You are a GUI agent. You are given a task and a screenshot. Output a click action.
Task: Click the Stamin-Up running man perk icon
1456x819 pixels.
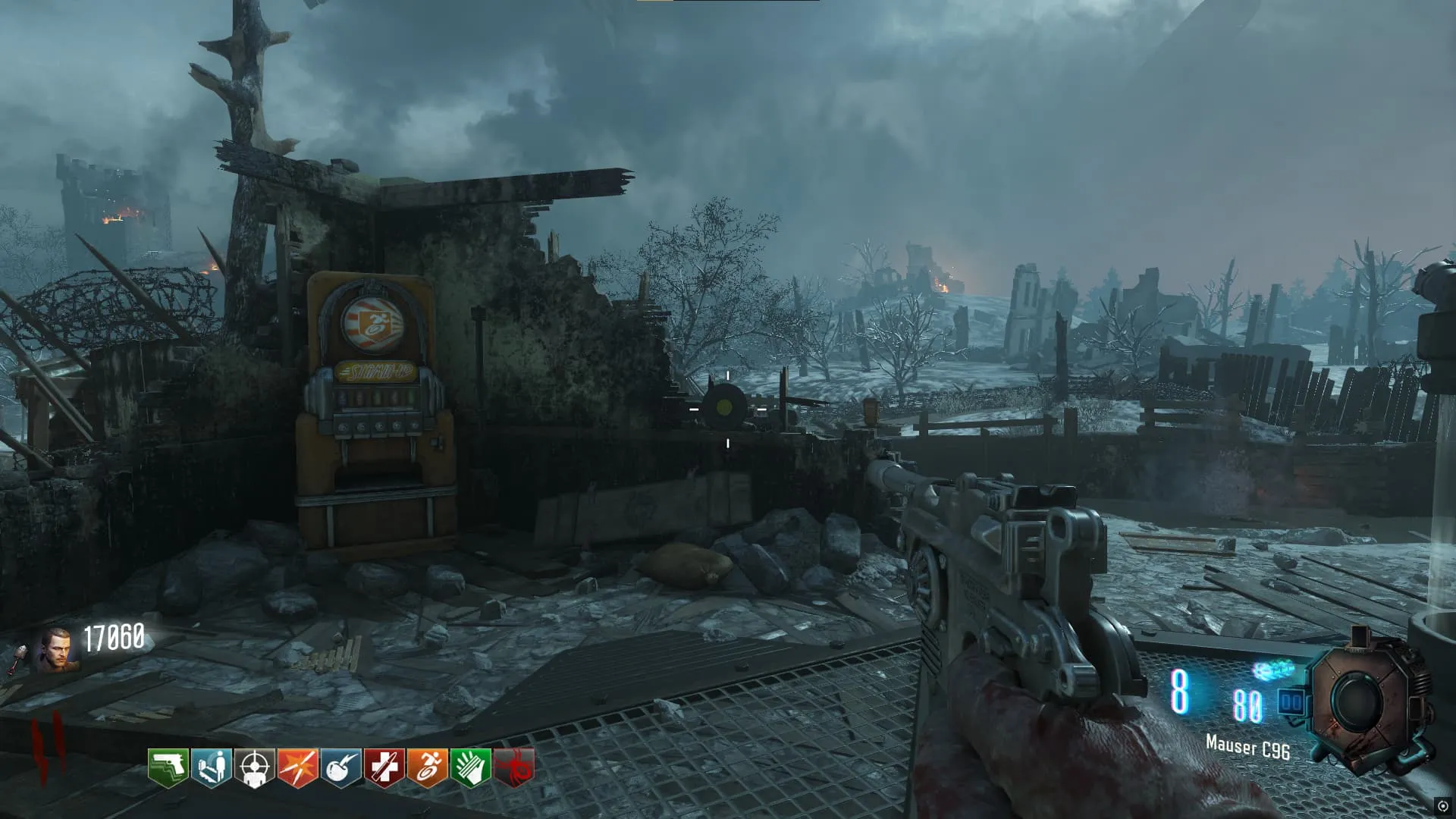coord(427,767)
